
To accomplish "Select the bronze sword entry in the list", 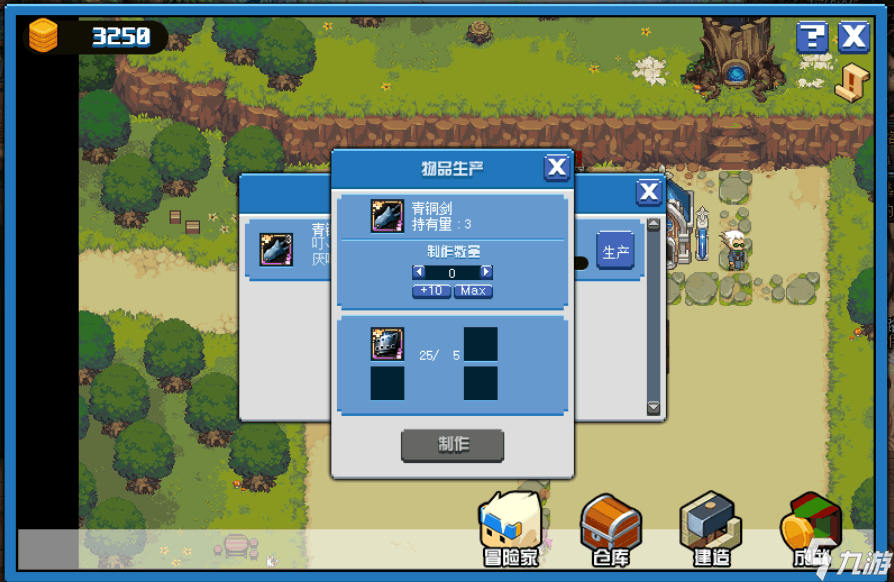I will click(x=277, y=250).
